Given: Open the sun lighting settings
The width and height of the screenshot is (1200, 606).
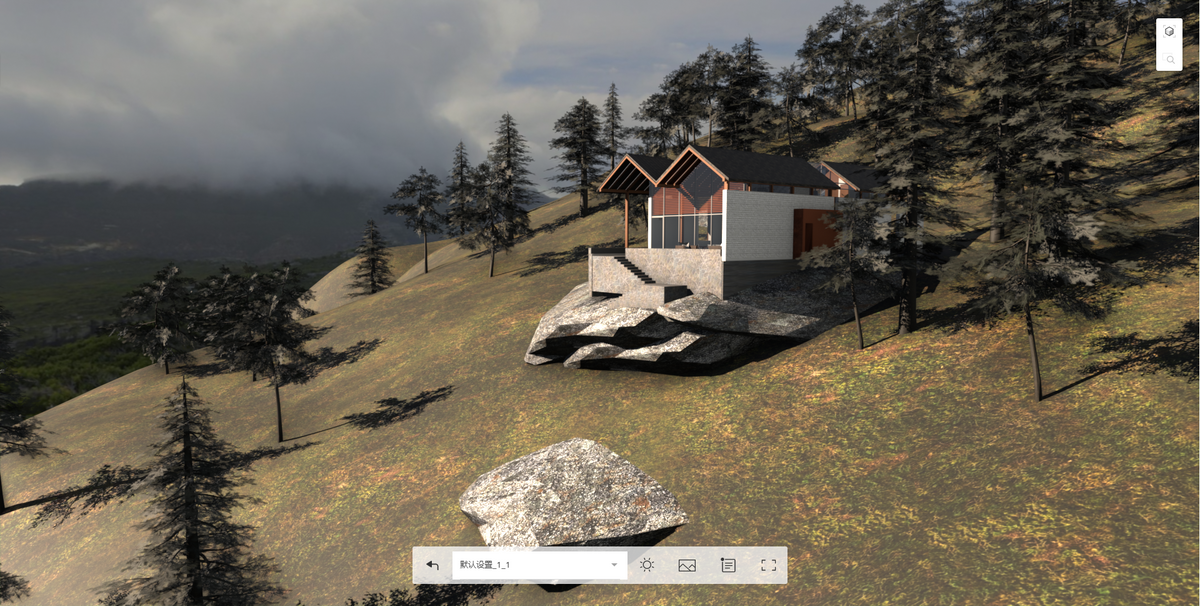Looking at the screenshot, I should [647, 565].
